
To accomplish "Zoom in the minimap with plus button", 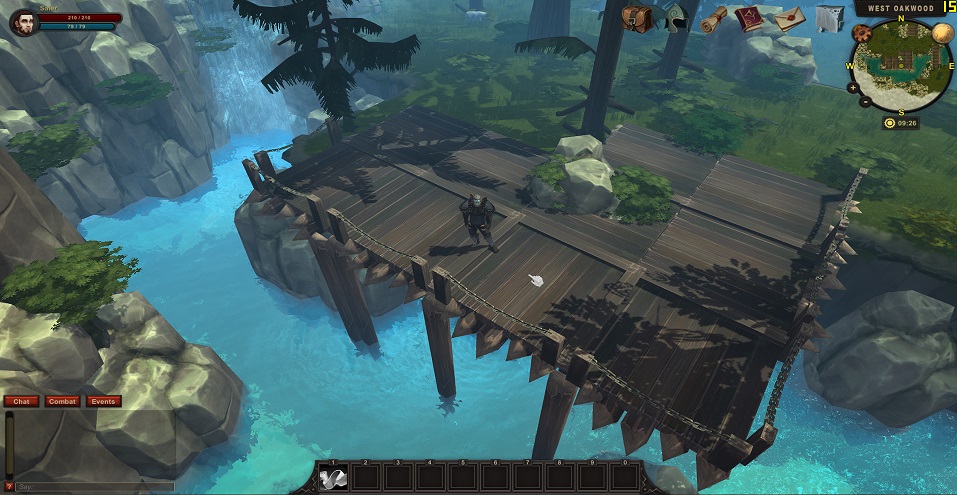I will (852, 88).
